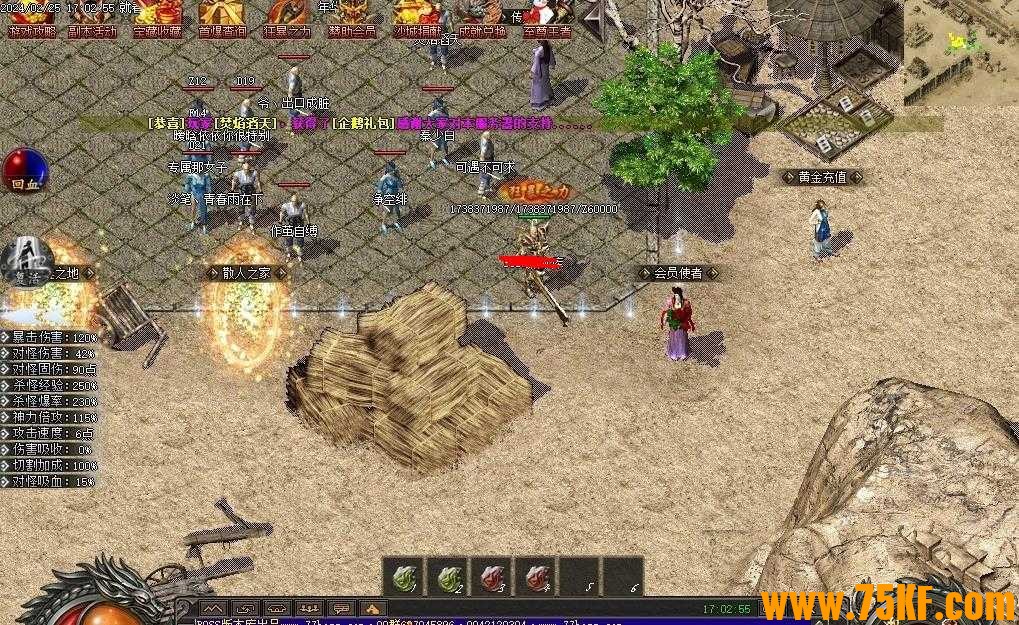
Task: Click the chat bubble toolbar button
Action: tap(341, 608)
